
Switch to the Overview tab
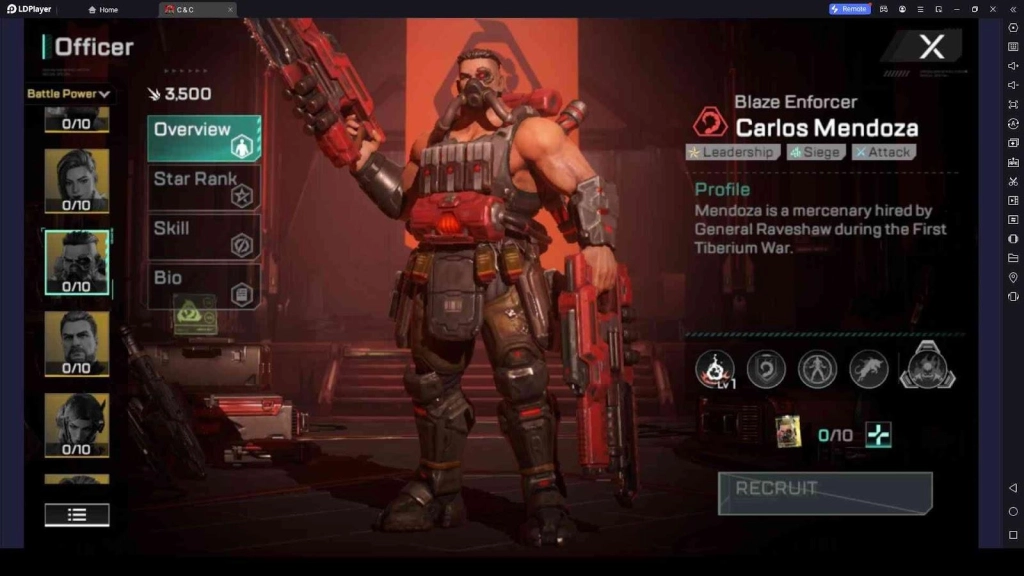pyautogui.click(x=204, y=138)
